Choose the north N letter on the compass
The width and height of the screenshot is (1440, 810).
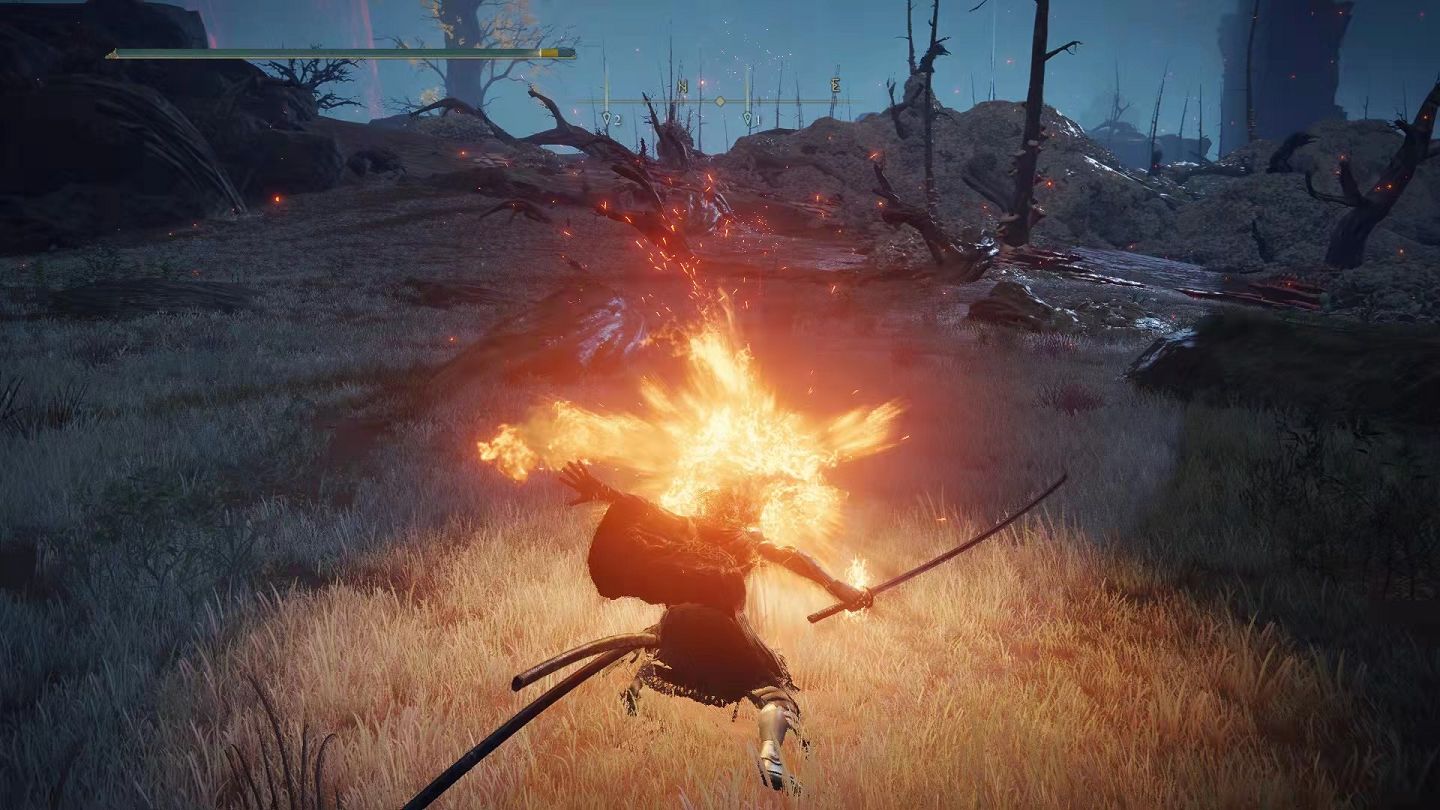(x=682, y=86)
